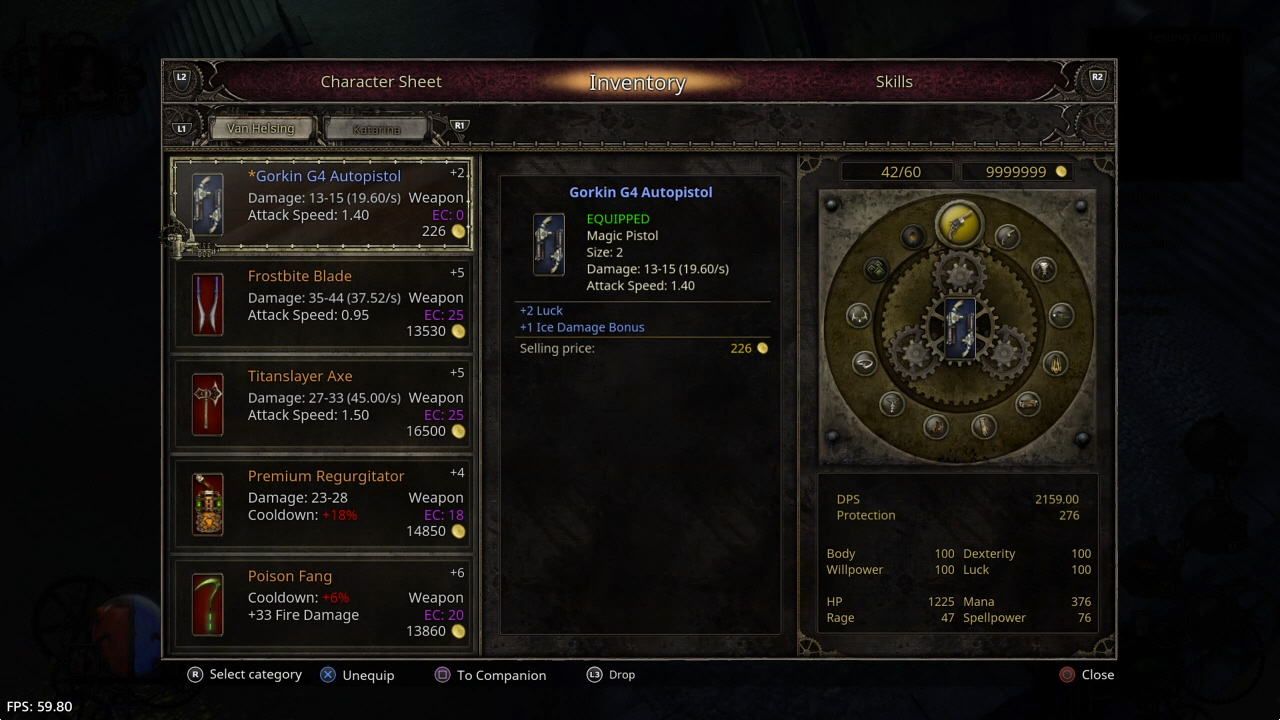The height and width of the screenshot is (720, 1280).
Task: Choose the boots equipment category
Action: (935, 426)
